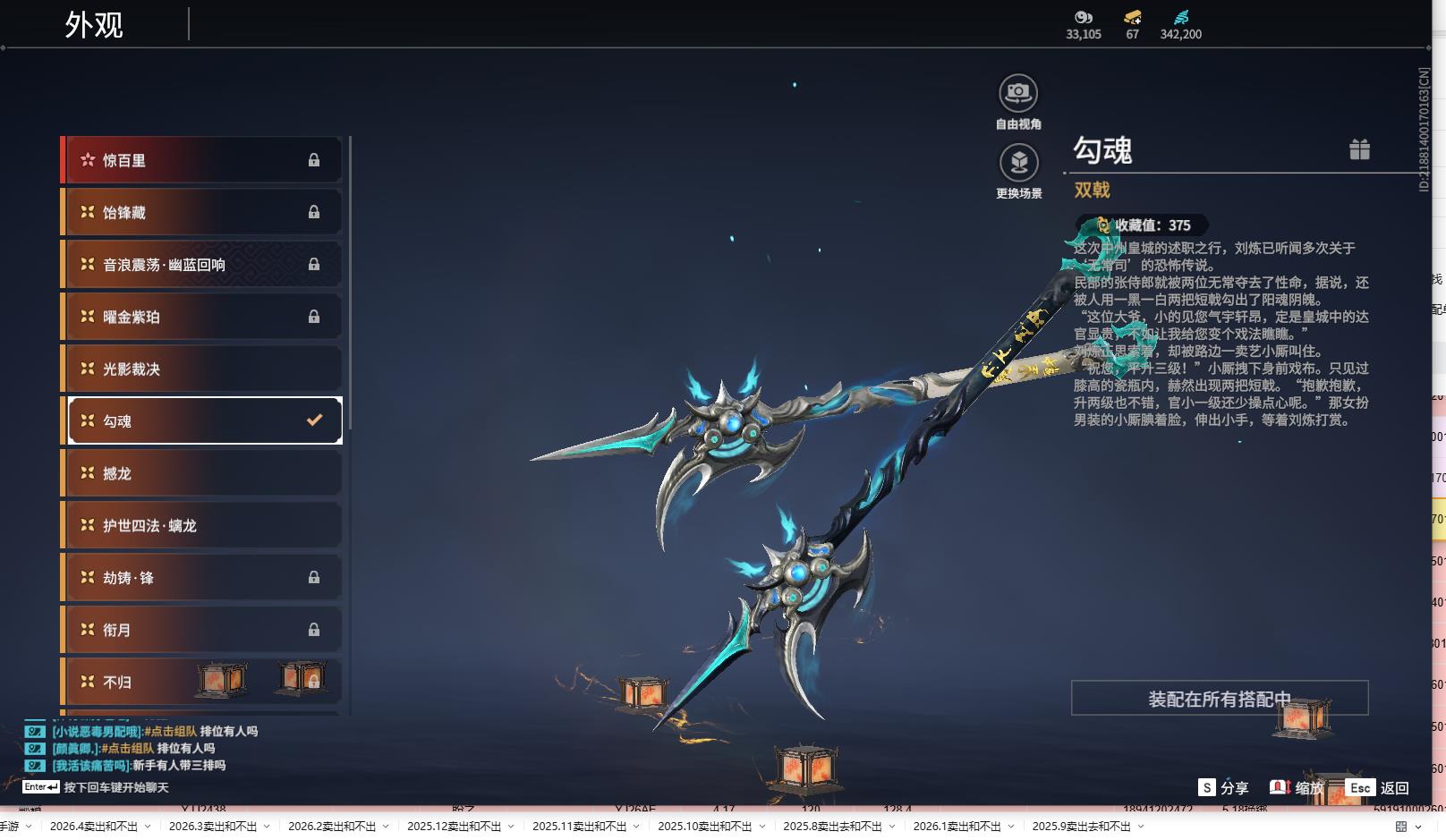Open the 分享 share option
Screen dimensions: 1446x840
(1223, 787)
